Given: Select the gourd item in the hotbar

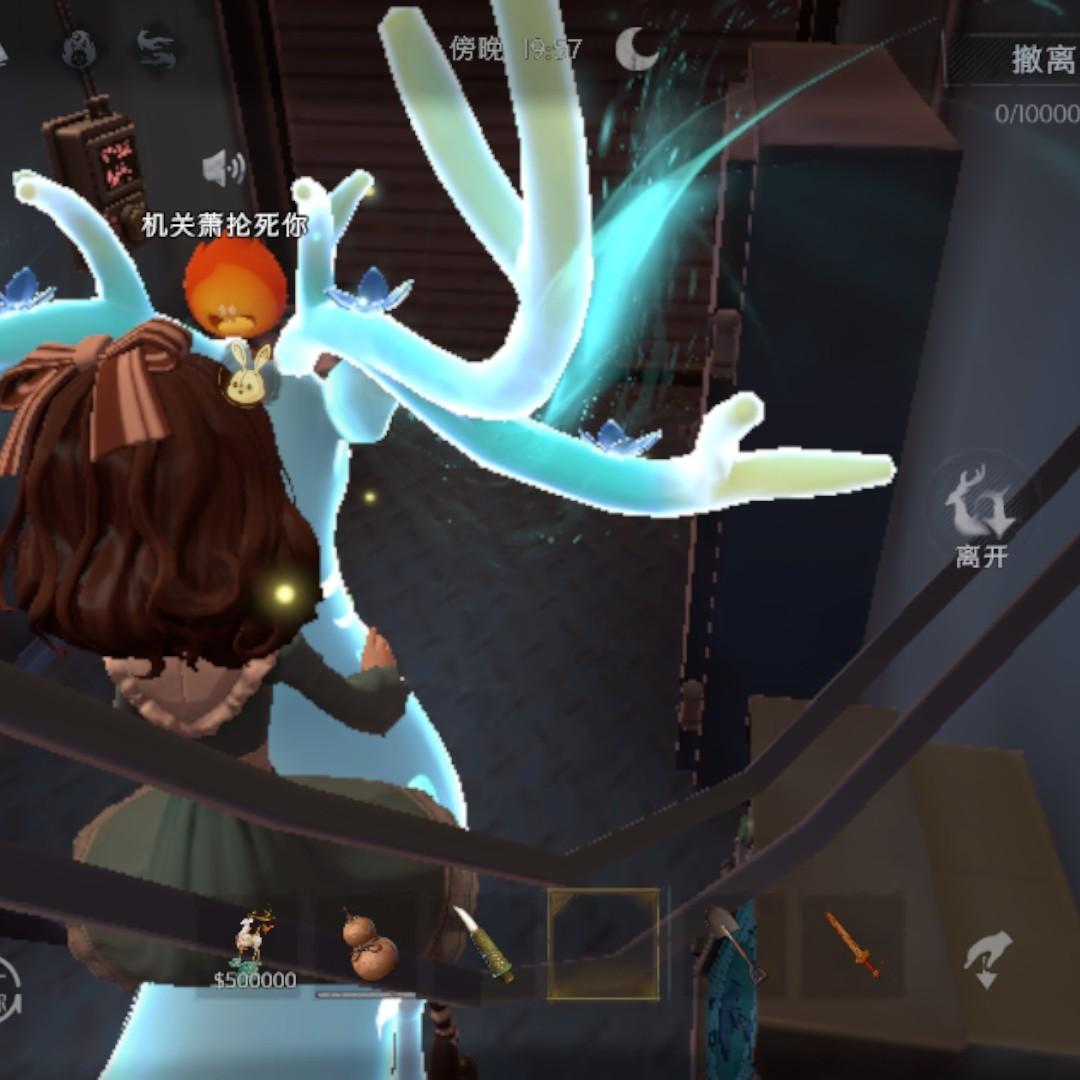Looking at the screenshot, I should (x=369, y=945).
